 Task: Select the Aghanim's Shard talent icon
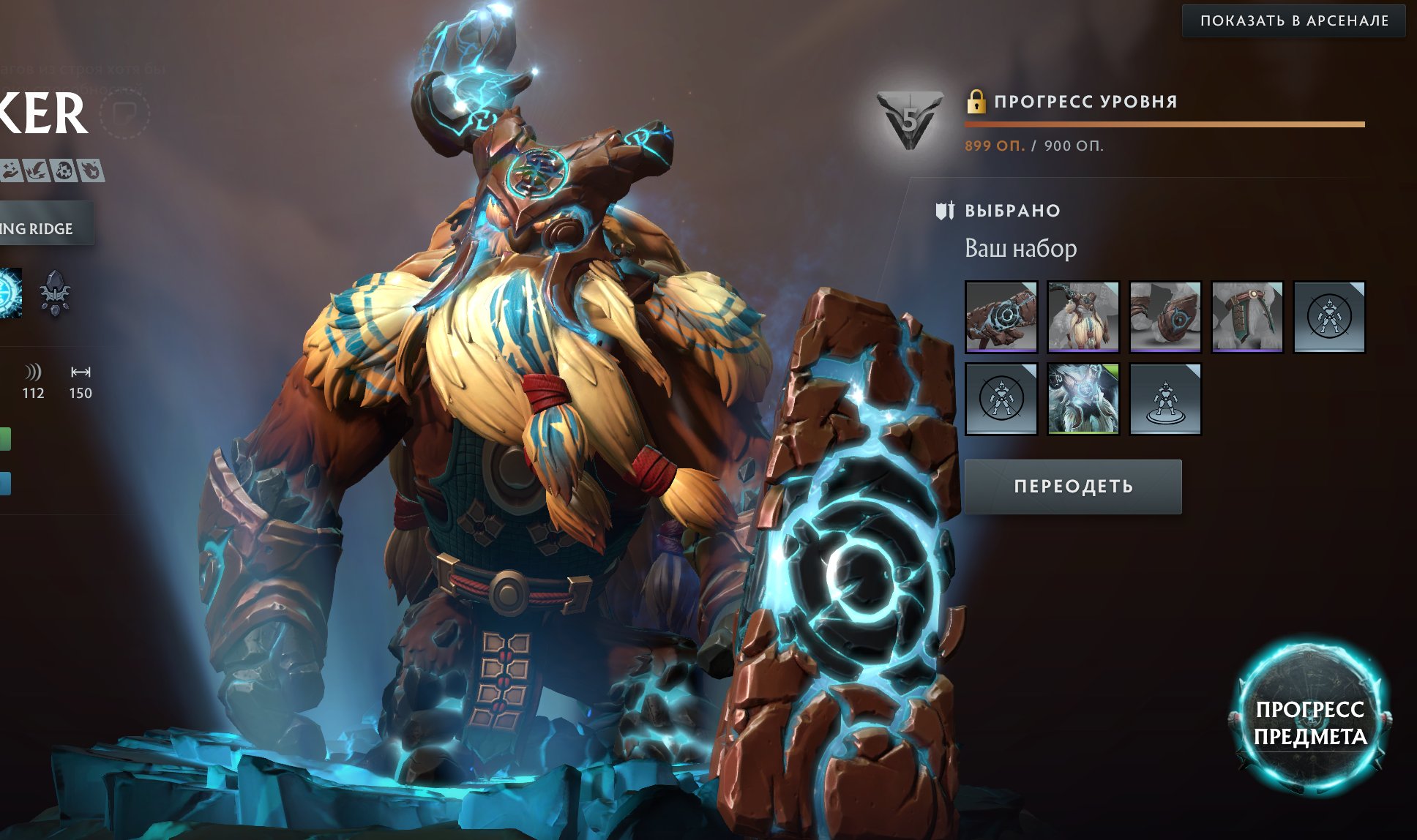click(x=55, y=293)
